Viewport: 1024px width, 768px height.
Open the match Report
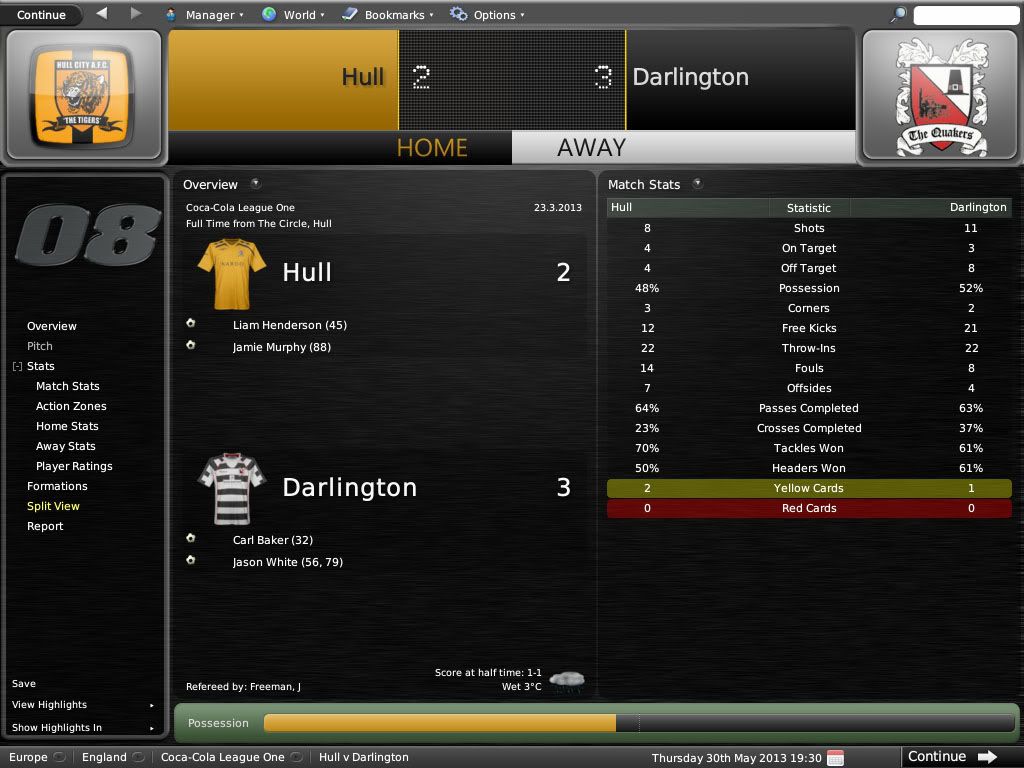click(45, 526)
